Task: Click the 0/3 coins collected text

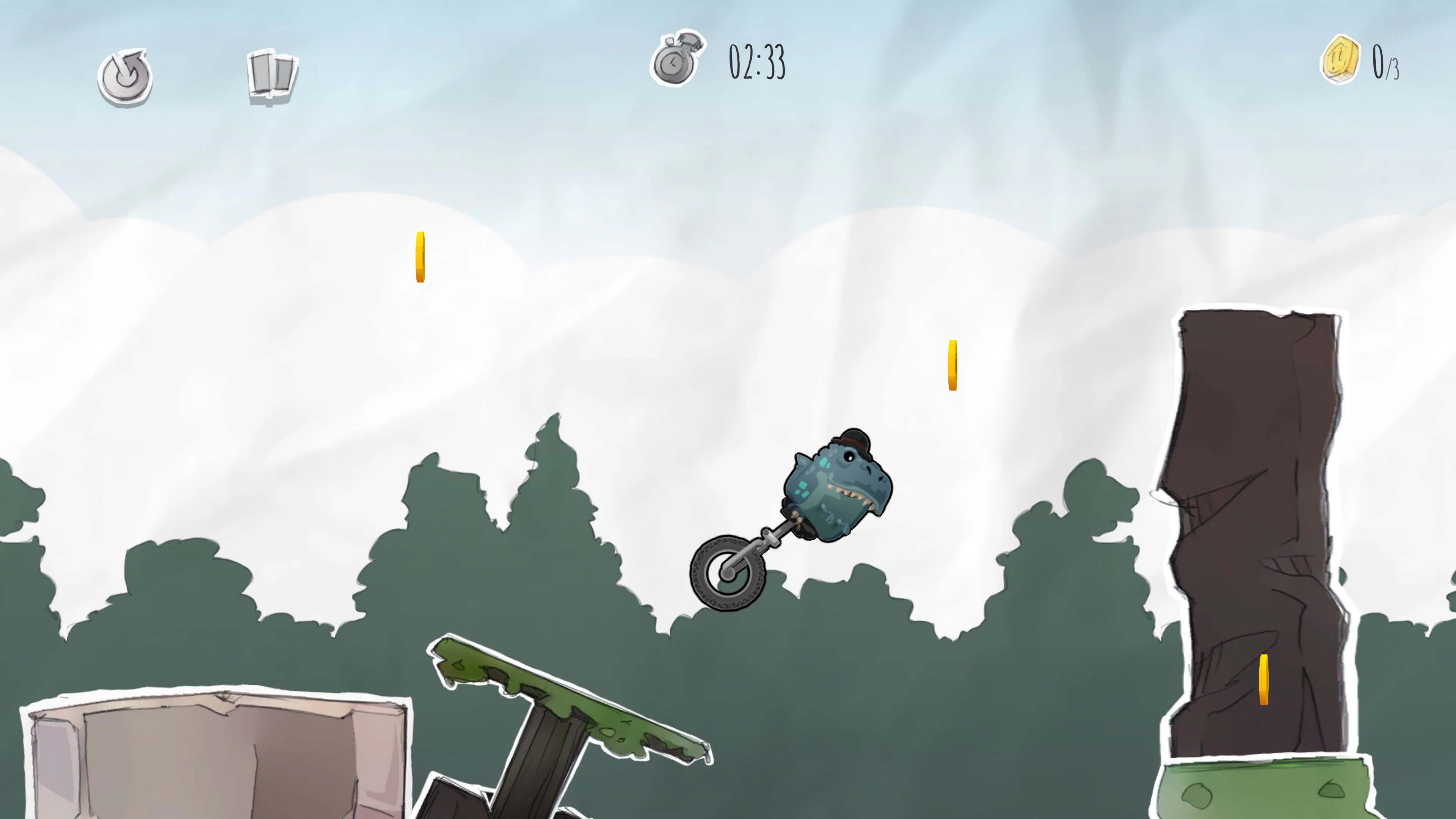Action: (1385, 62)
